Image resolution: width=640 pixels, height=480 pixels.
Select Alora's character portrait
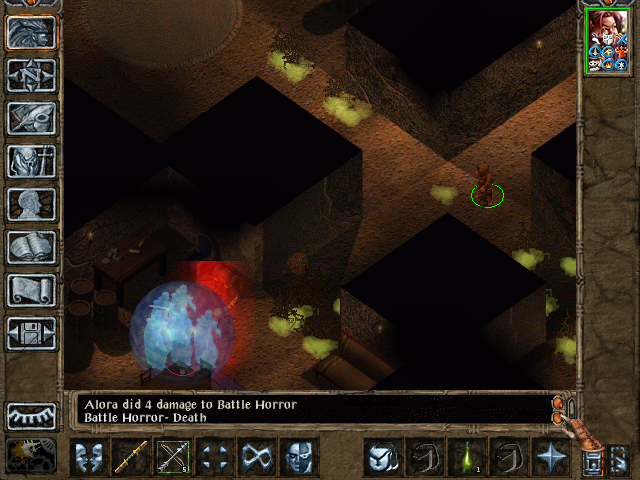pyautogui.click(x=608, y=40)
